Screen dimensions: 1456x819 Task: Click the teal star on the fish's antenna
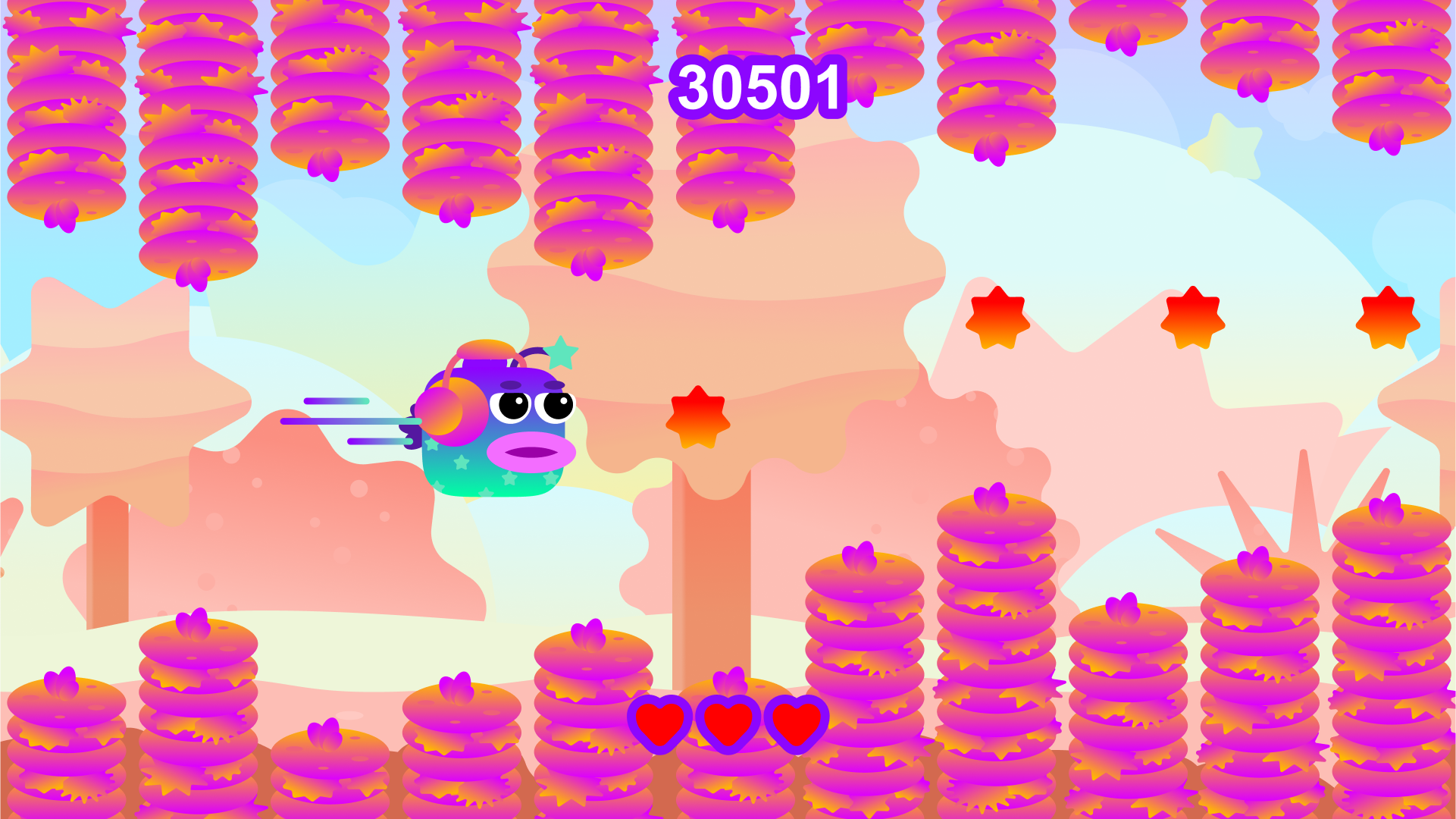click(561, 351)
